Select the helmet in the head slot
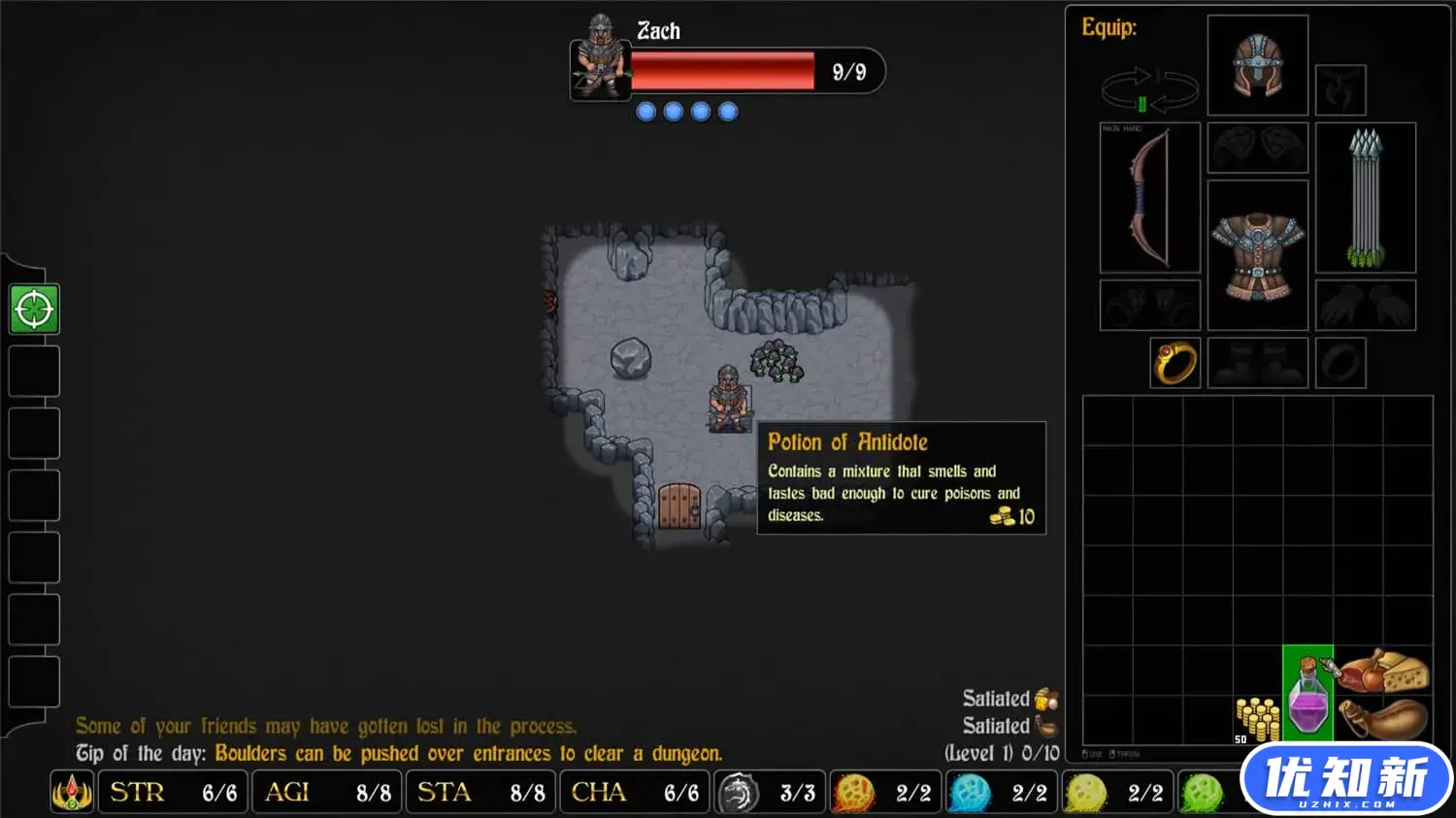This screenshot has width=1456, height=818. tap(1257, 65)
